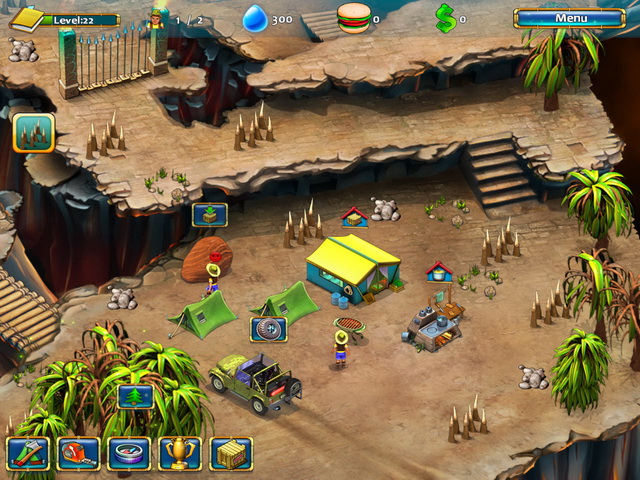This screenshot has width=640, height=480.
Task: Select the tape measure tool
Action: [x=78, y=453]
